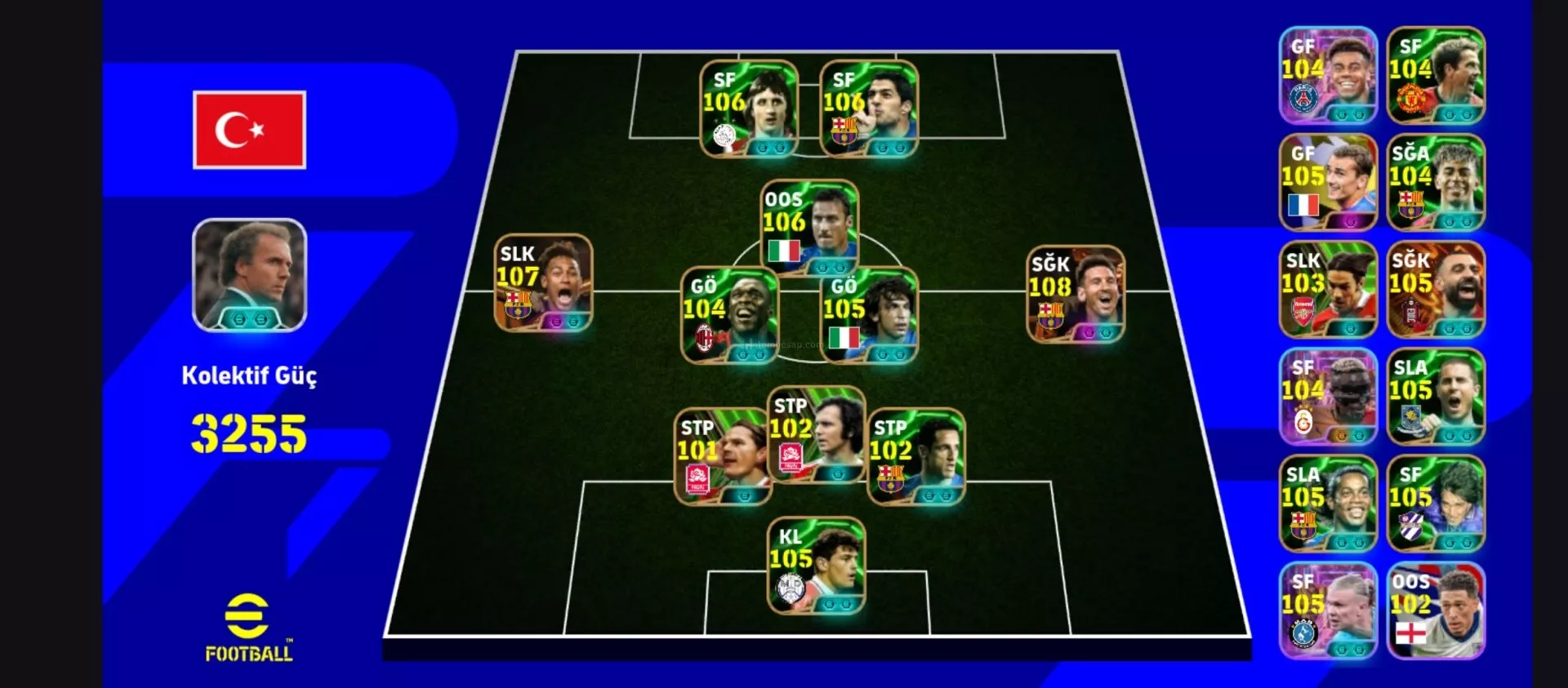Pick the STP 102 Barcelona defender card
1568x688 pixels.
tap(915, 457)
